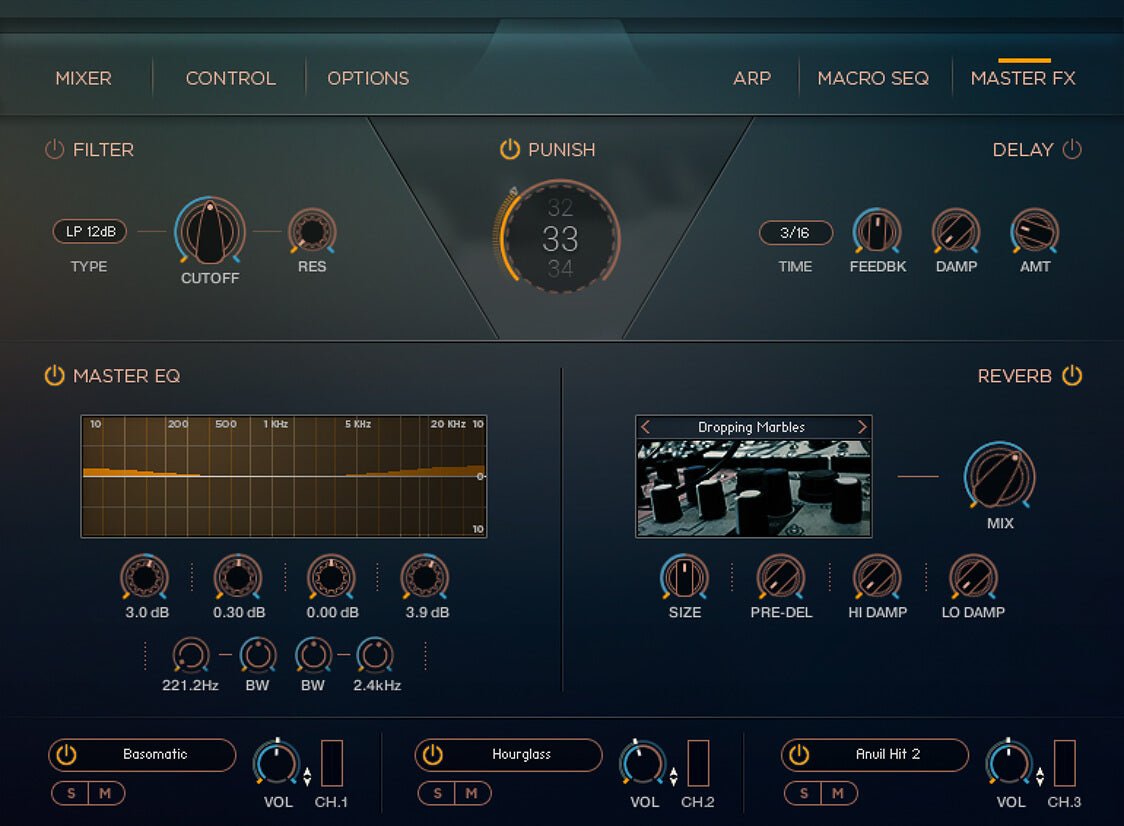
Task: Toggle the Anvil Hit 2 power button
Action: click(x=798, y=755)
